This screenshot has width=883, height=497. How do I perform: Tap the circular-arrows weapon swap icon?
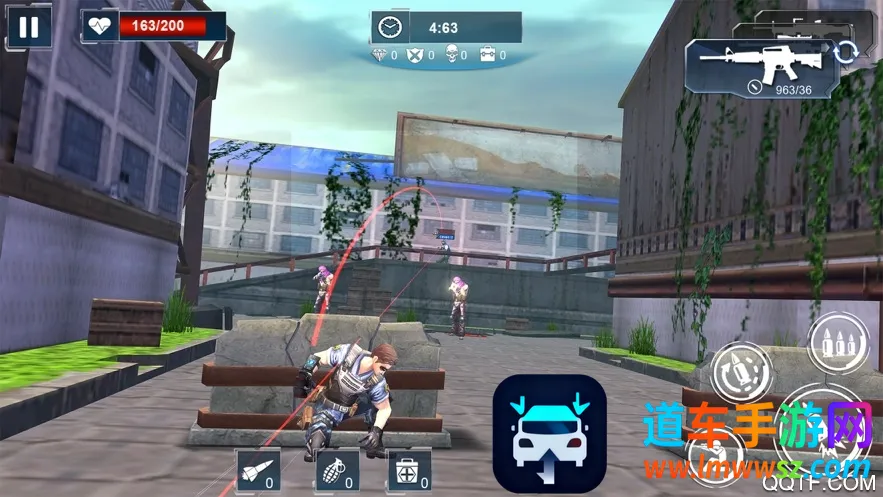(846, 52)
